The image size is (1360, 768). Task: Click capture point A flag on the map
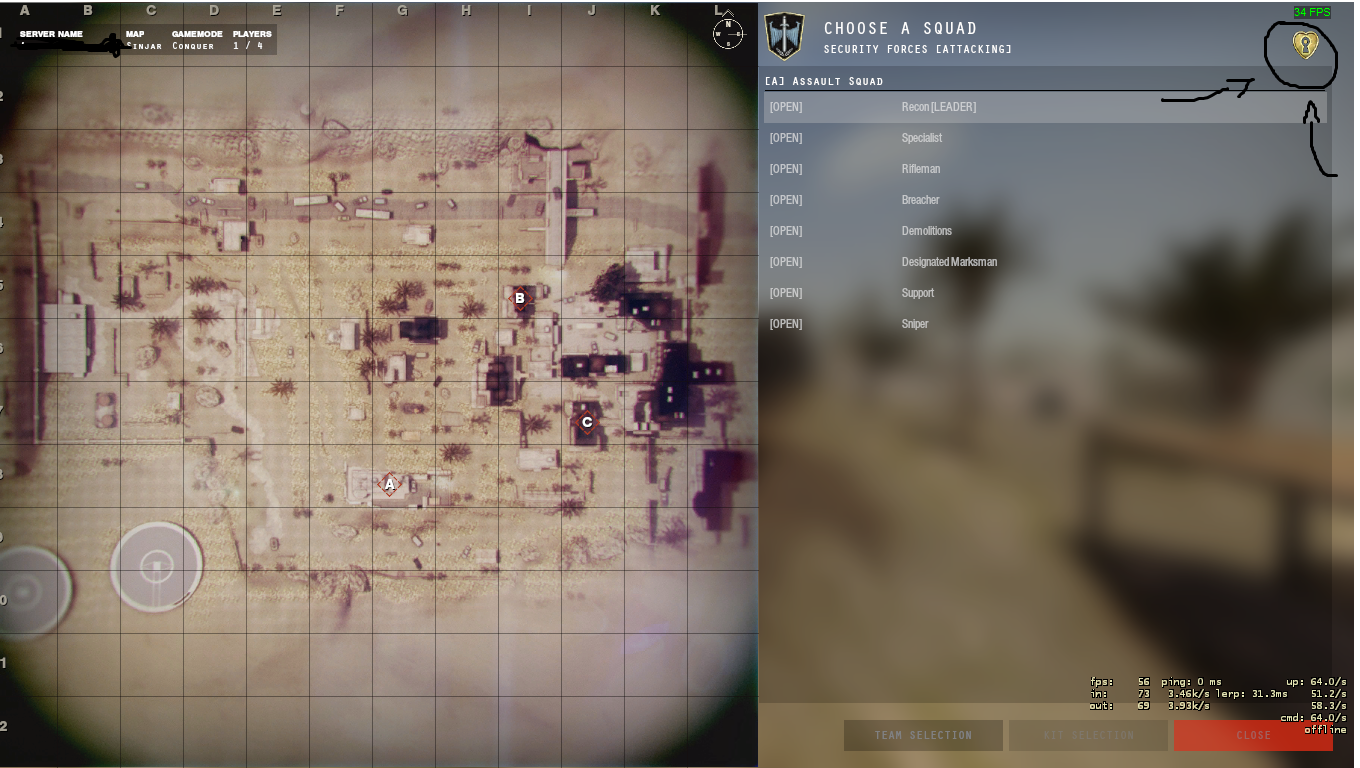(389, 484)
